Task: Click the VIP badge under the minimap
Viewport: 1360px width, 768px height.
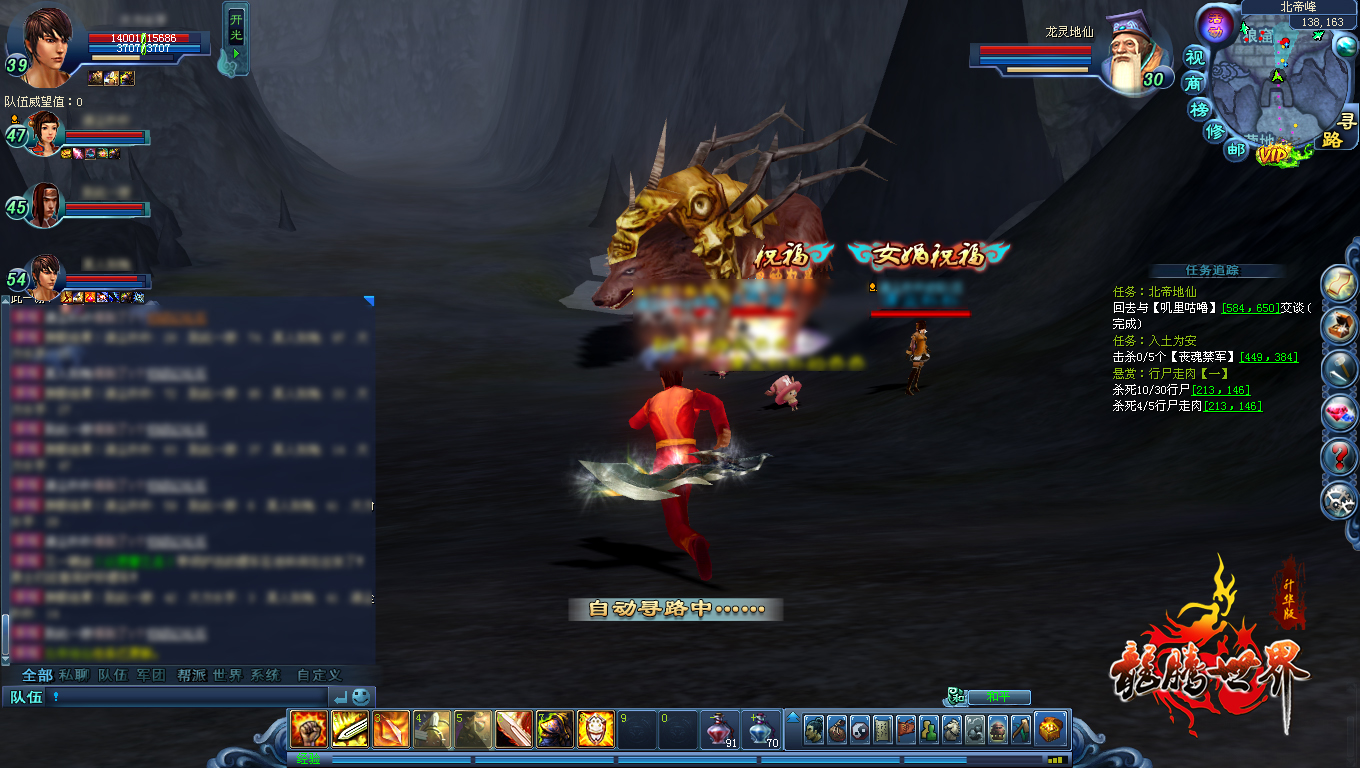Action: pos(1274,154)
